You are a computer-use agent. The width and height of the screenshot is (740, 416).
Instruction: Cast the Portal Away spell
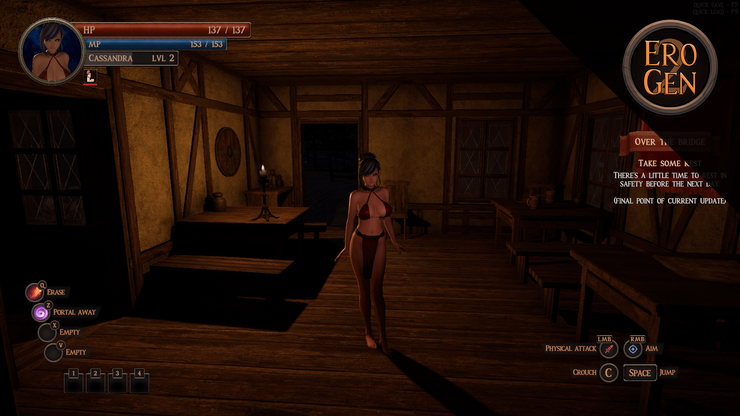pyautogui.click(x=42, y=312)
